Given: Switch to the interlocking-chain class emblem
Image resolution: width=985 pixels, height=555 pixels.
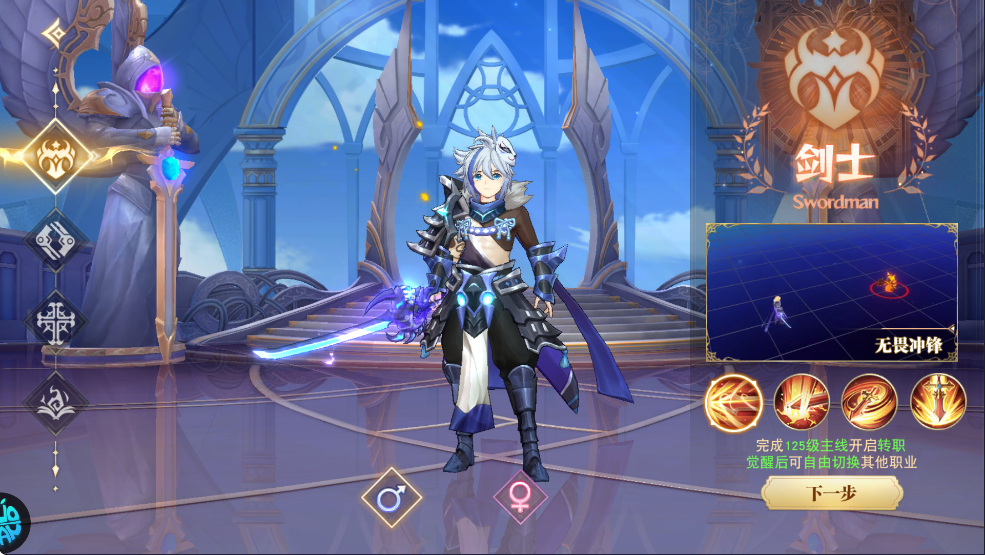Looking at the screenshot, I should (55, 240).
